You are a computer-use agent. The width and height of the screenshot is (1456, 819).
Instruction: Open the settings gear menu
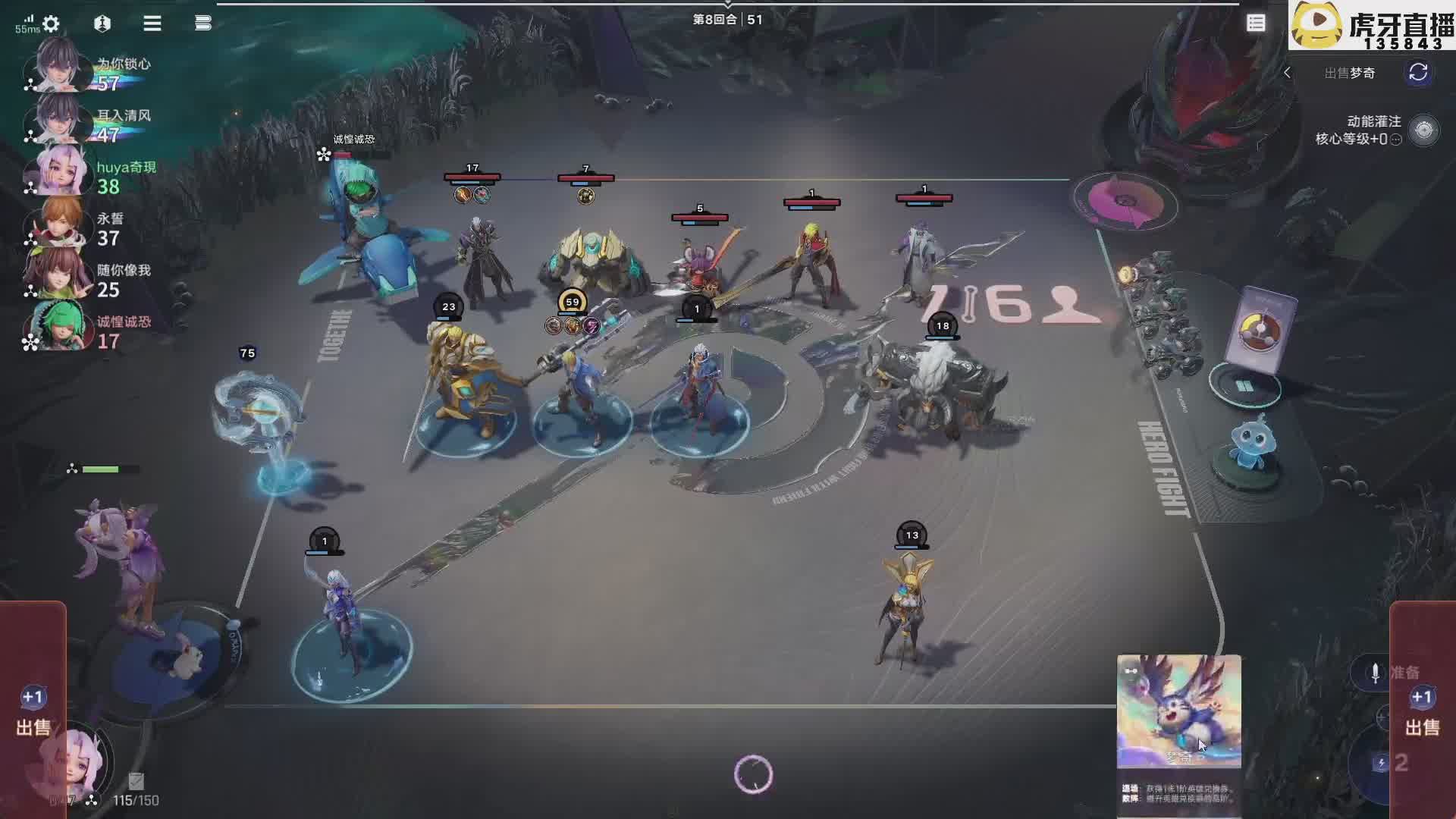click(51, 24)
